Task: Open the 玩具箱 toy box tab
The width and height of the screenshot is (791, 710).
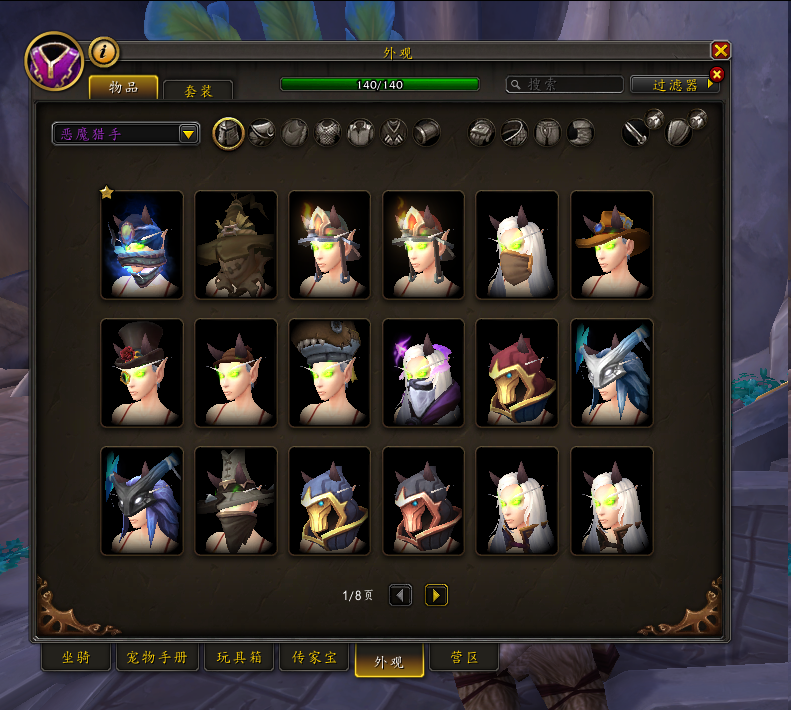Action: [239, 658]
